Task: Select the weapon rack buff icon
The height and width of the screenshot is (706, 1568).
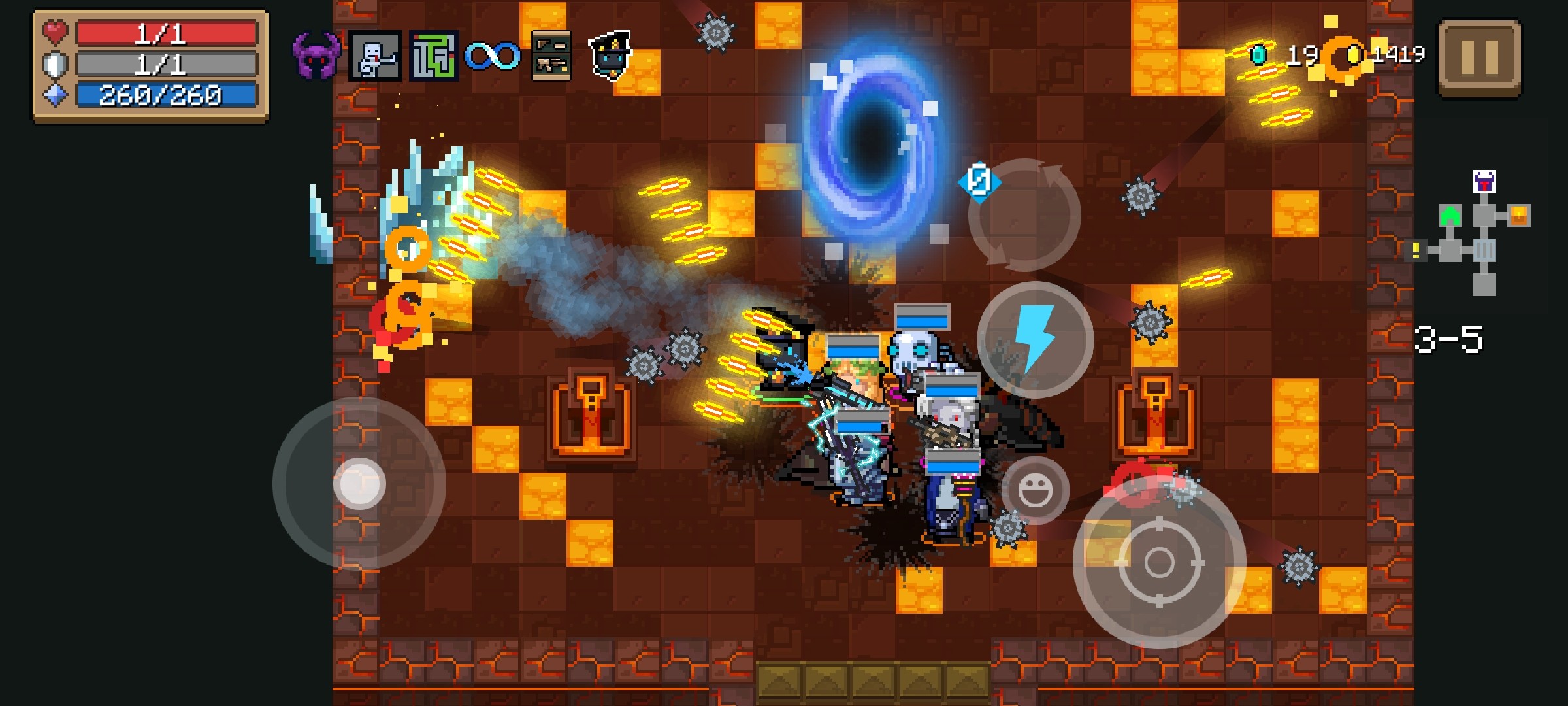Action: click(x=551, y=56)
